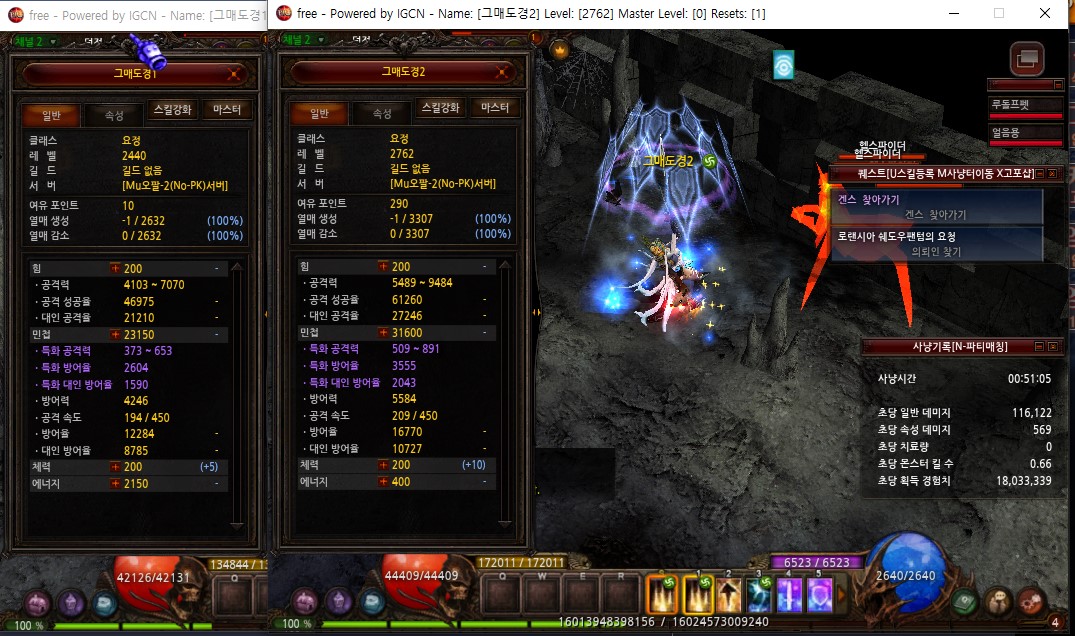The image size is (1075, 636).
Task: Open the 스킬강화 tab in 그매도경2 window
Action: click(x=441, y=108)
